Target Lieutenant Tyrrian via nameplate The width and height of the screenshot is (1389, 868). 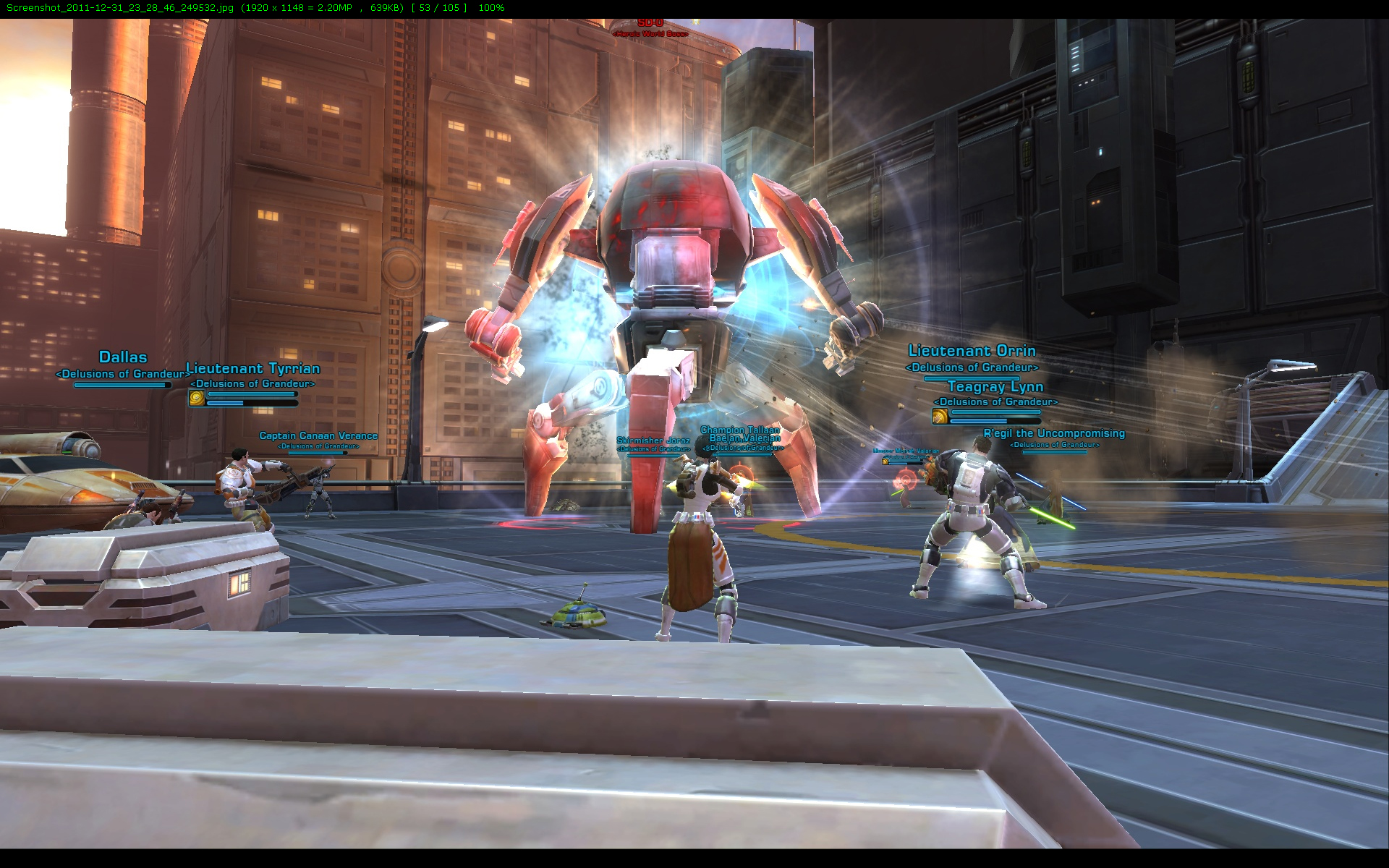(253, 369)
